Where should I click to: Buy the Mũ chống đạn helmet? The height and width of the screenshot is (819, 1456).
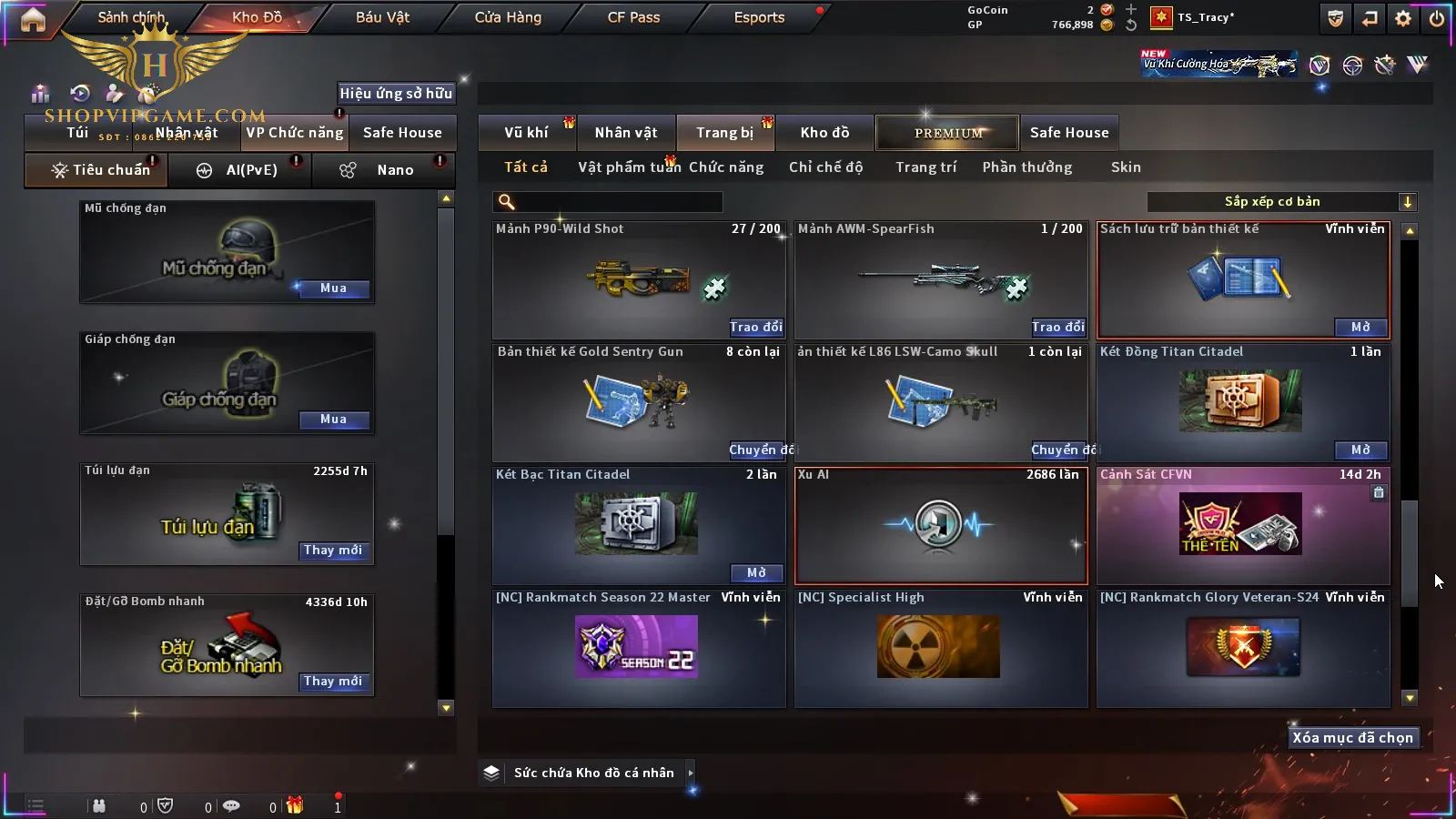point(333,288)
